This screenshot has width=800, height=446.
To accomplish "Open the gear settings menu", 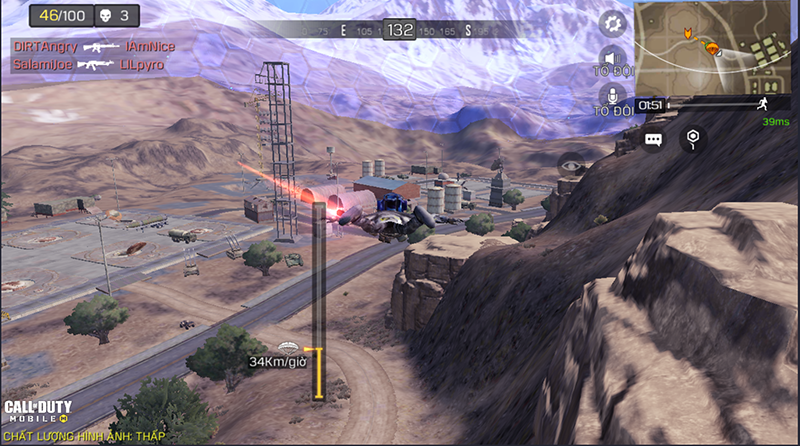I will [612, 22].
